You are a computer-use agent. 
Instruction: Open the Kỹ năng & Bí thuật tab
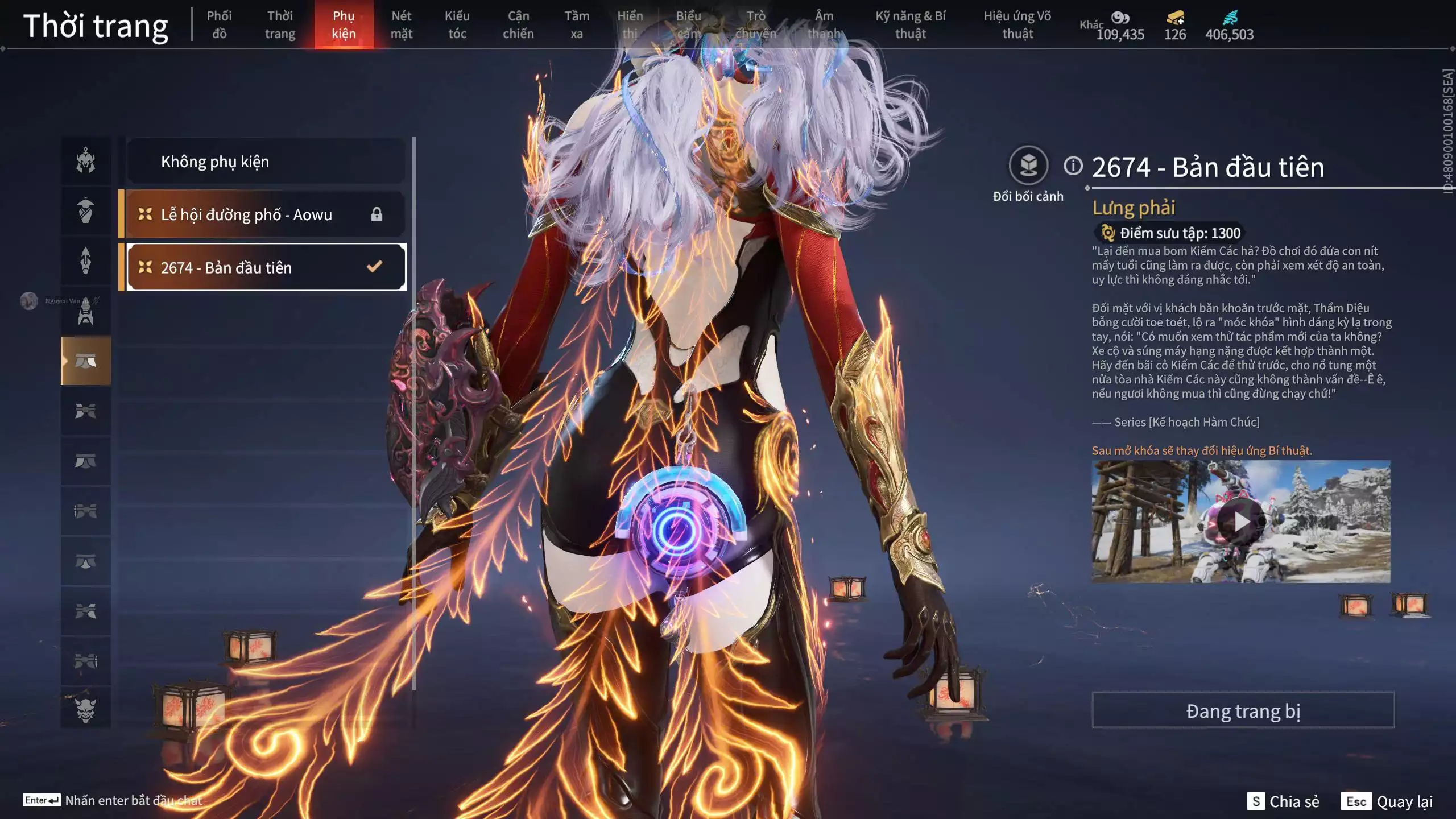click(x=910, y=25)
